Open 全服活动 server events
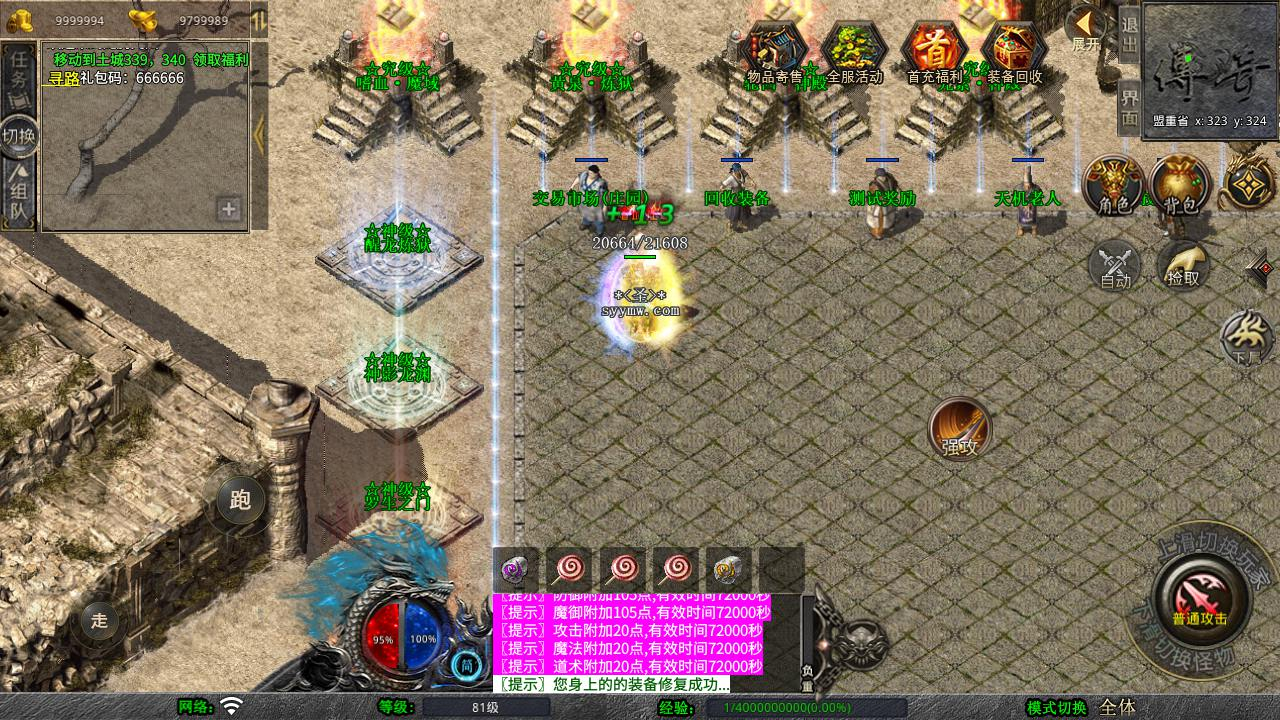Image resolution: width=1280 pixels, height=720 pixels. click(x=854, y=53)
